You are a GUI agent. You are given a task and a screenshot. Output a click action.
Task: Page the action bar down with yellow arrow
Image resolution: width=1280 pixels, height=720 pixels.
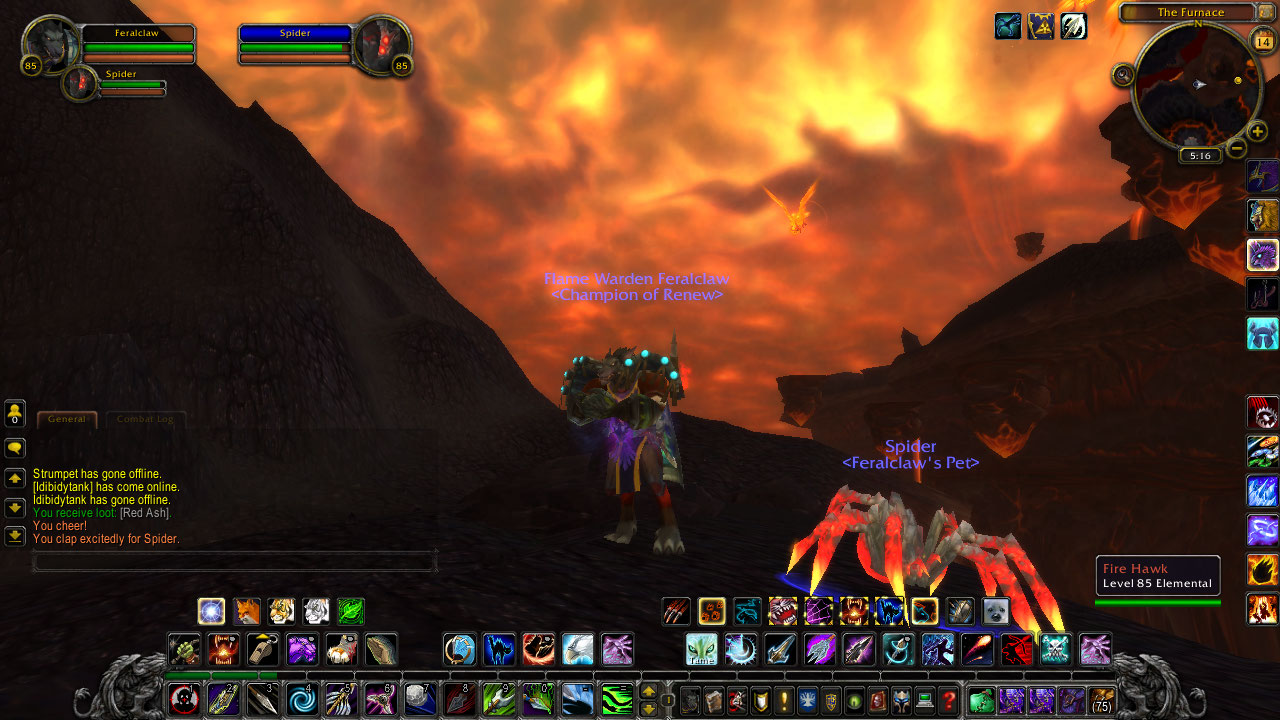click(648, 707)
